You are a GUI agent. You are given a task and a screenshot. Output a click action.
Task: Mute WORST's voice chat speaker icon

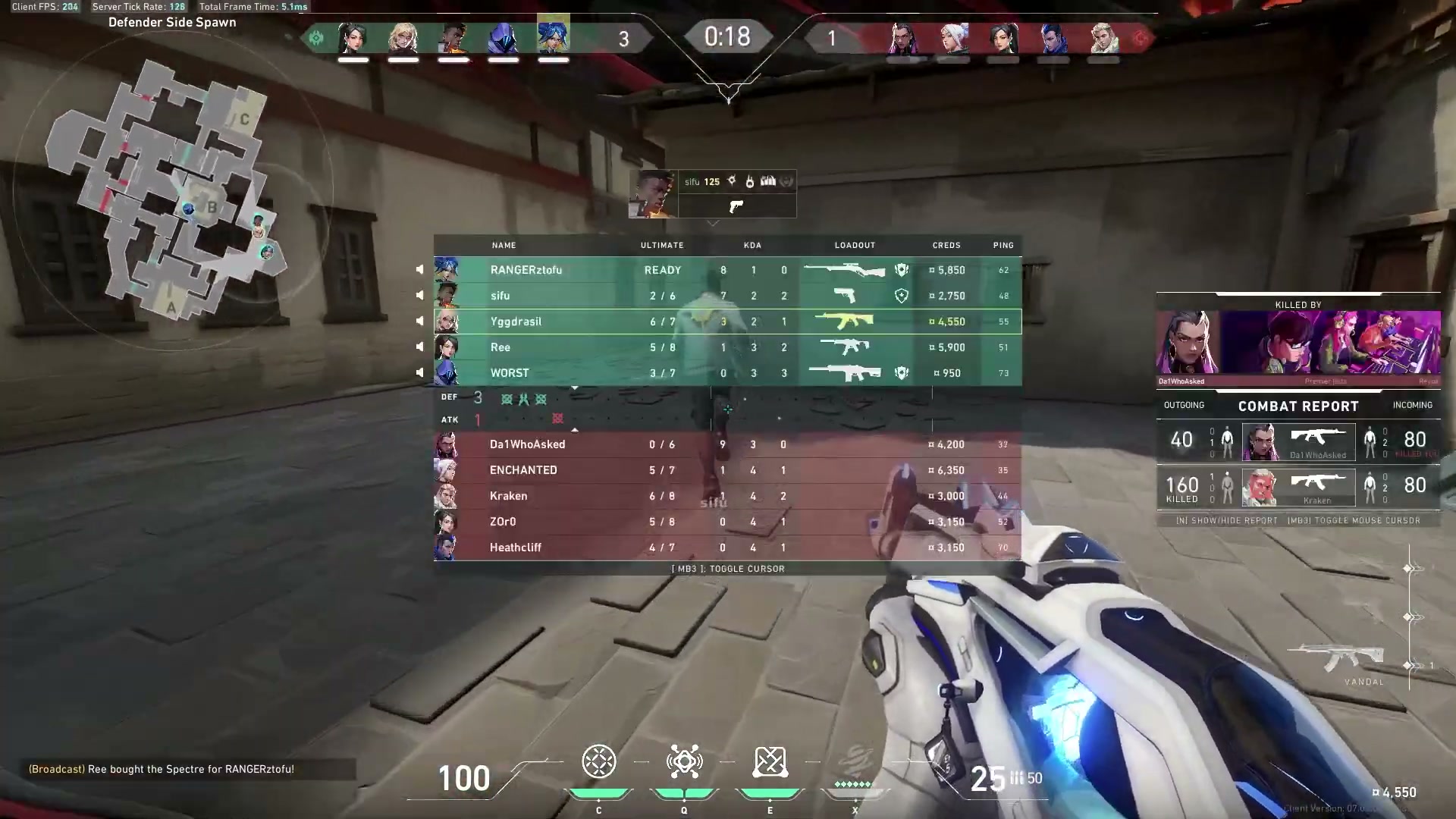click(x=421, y=372)
